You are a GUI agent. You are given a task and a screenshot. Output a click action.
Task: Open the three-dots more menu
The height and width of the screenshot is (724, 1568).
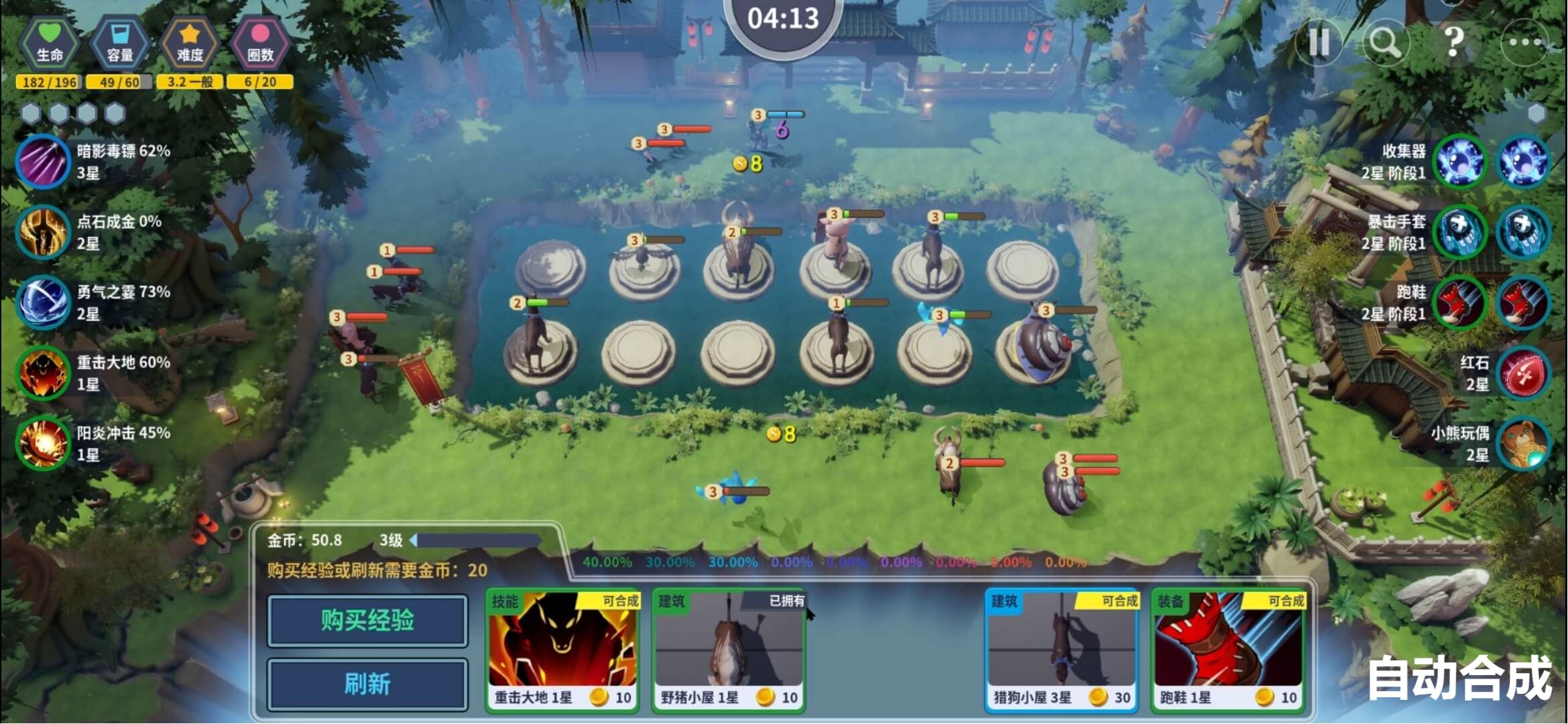tap(1524, 42)
